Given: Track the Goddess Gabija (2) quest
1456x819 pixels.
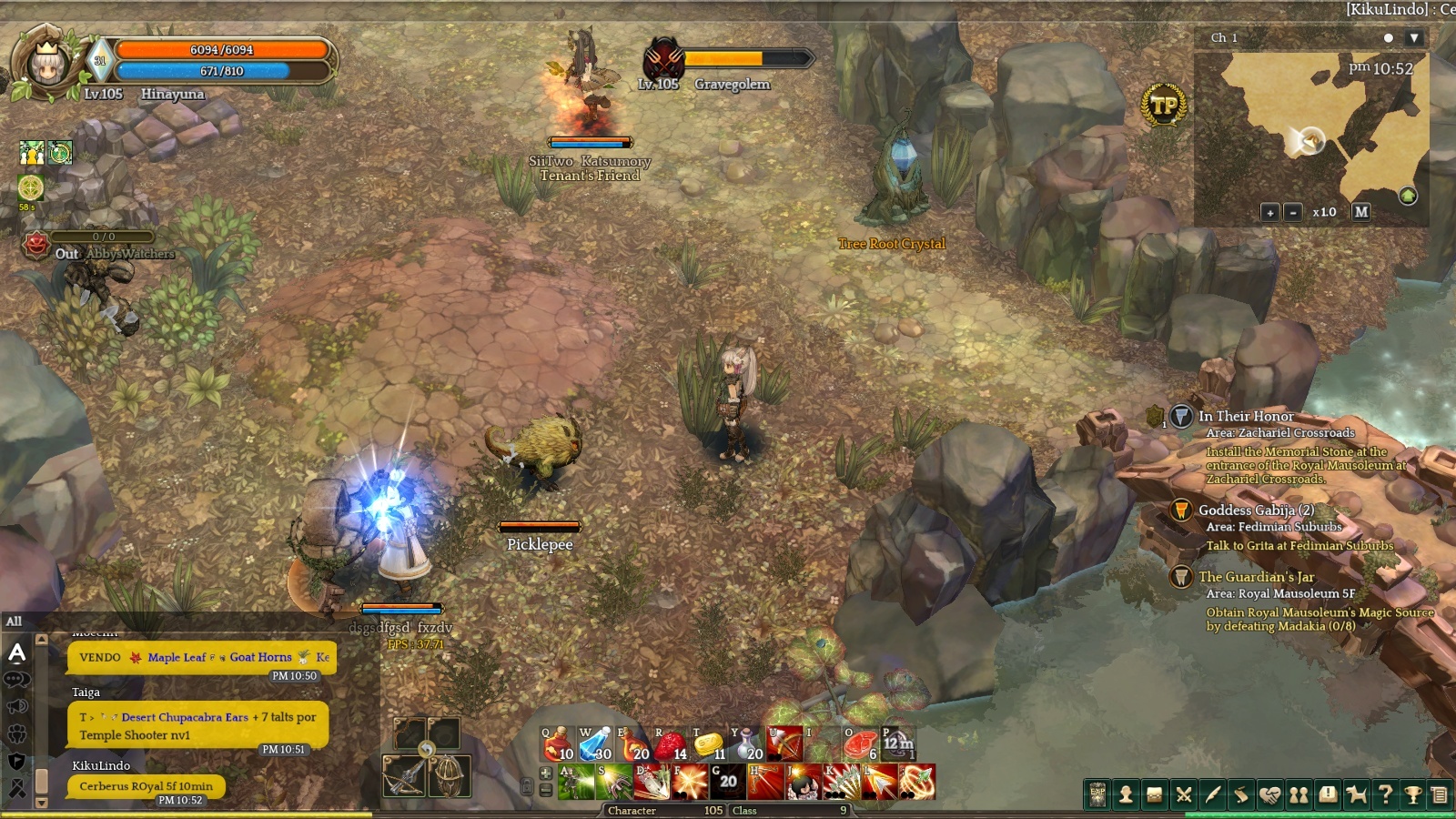Looking at the screenshot, I should click(x=1256, y=510).
